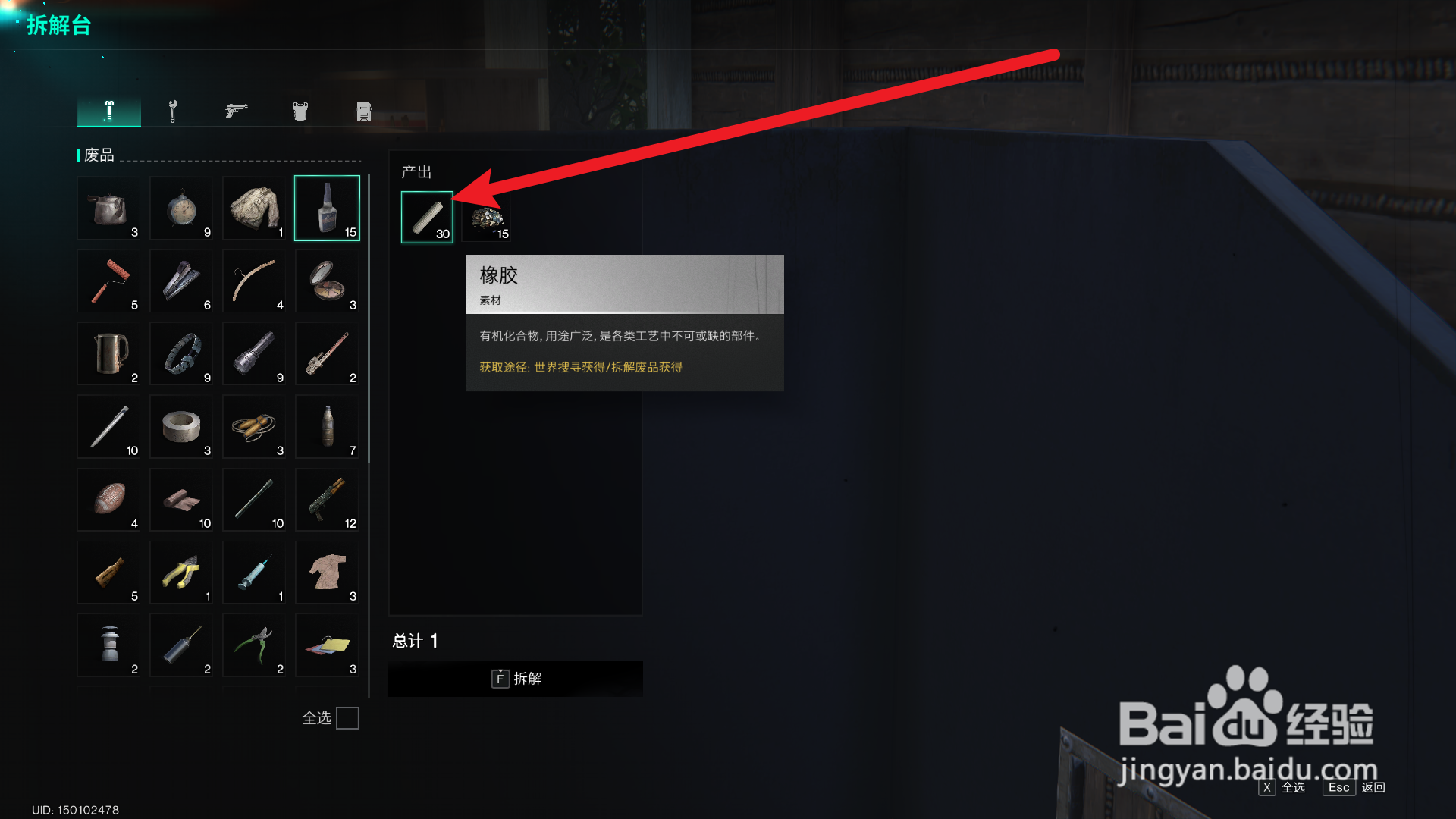Toggle the 全选 select-all checkbox

click(x=348, y=718)
